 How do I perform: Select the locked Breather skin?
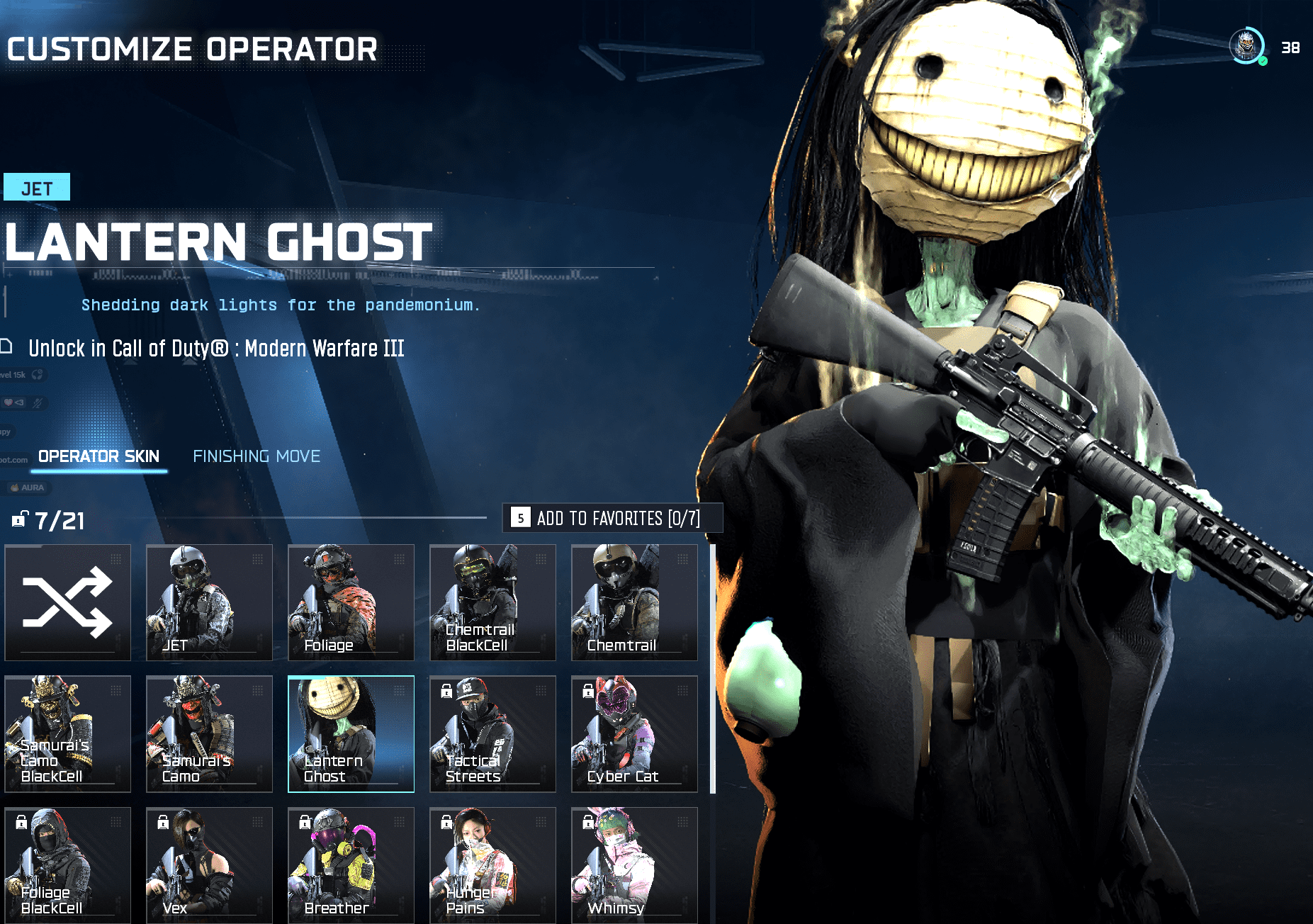point(351,864)
